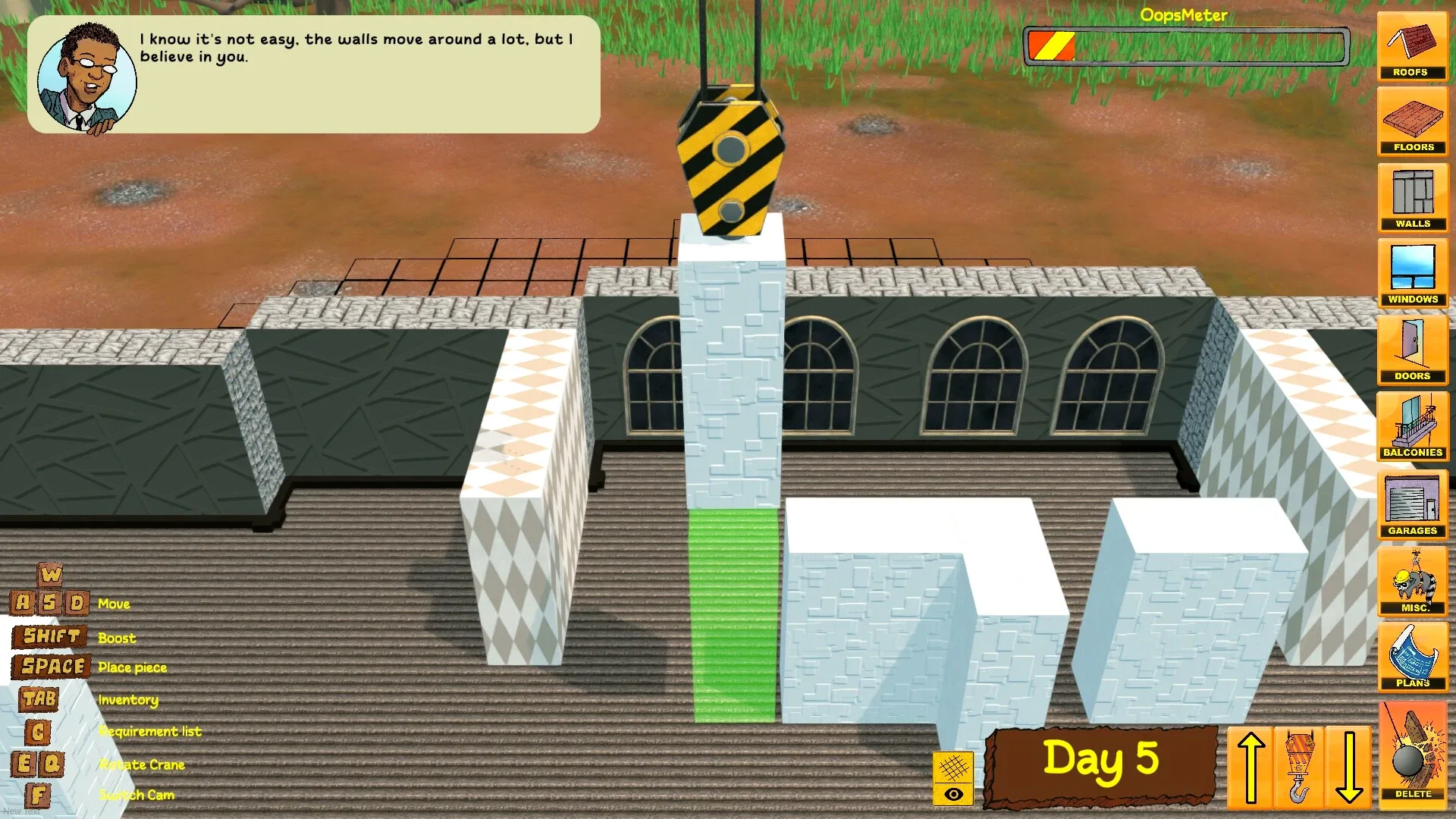Pick the Balconies category
The height and width of the screenshot is (819, 1456).
[1412, 426]
